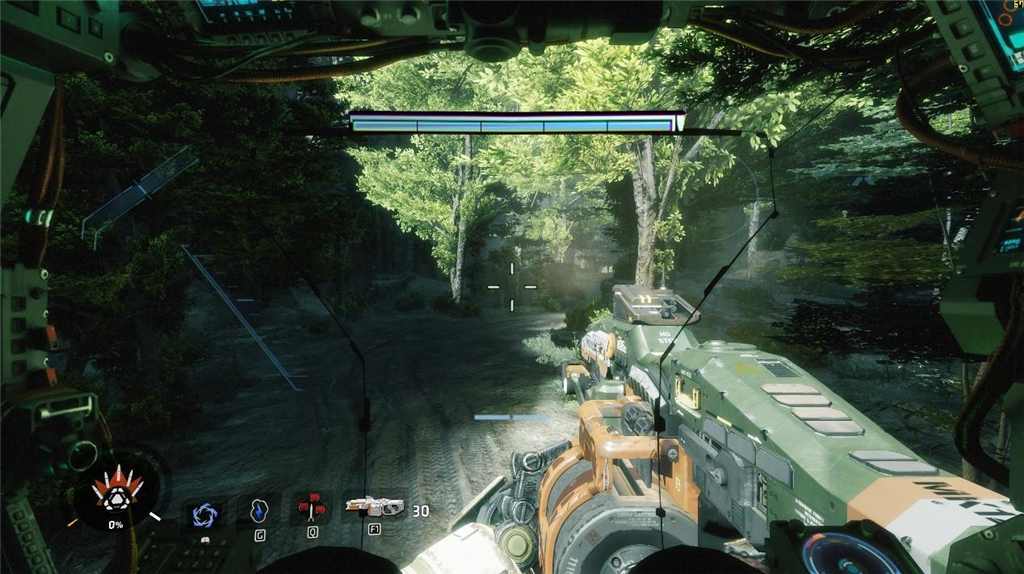Choose the titan rifle weapon icon
1024x574 pixels.
click(x=373, y=507)
